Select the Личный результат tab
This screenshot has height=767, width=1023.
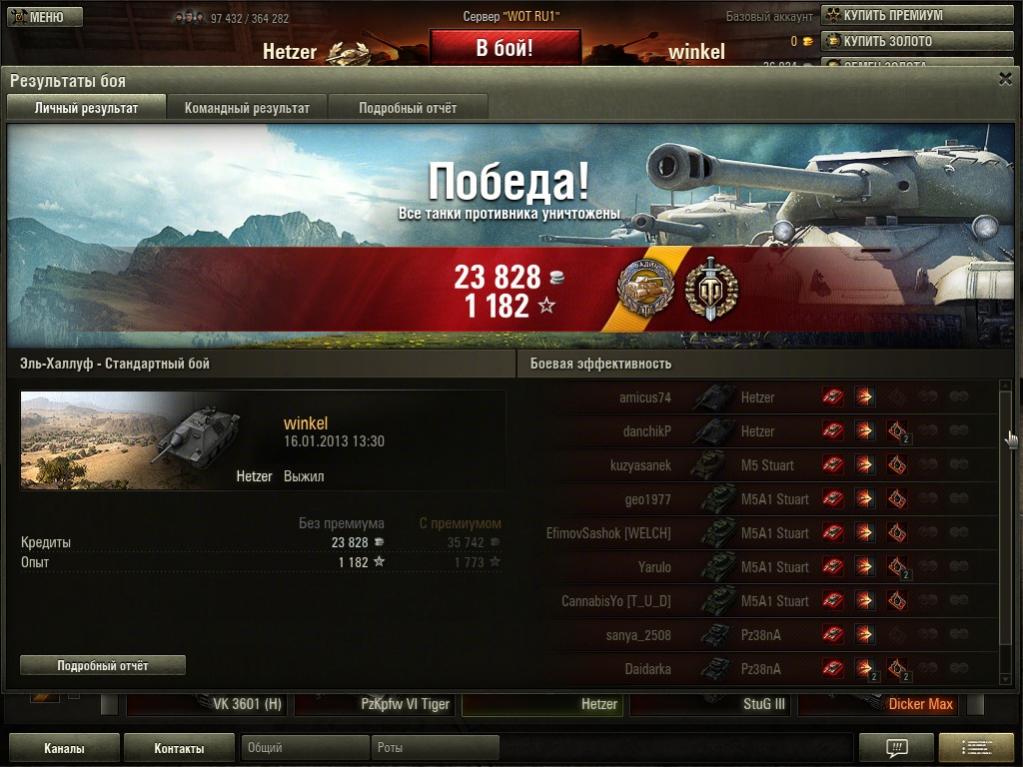coord(86,108)
